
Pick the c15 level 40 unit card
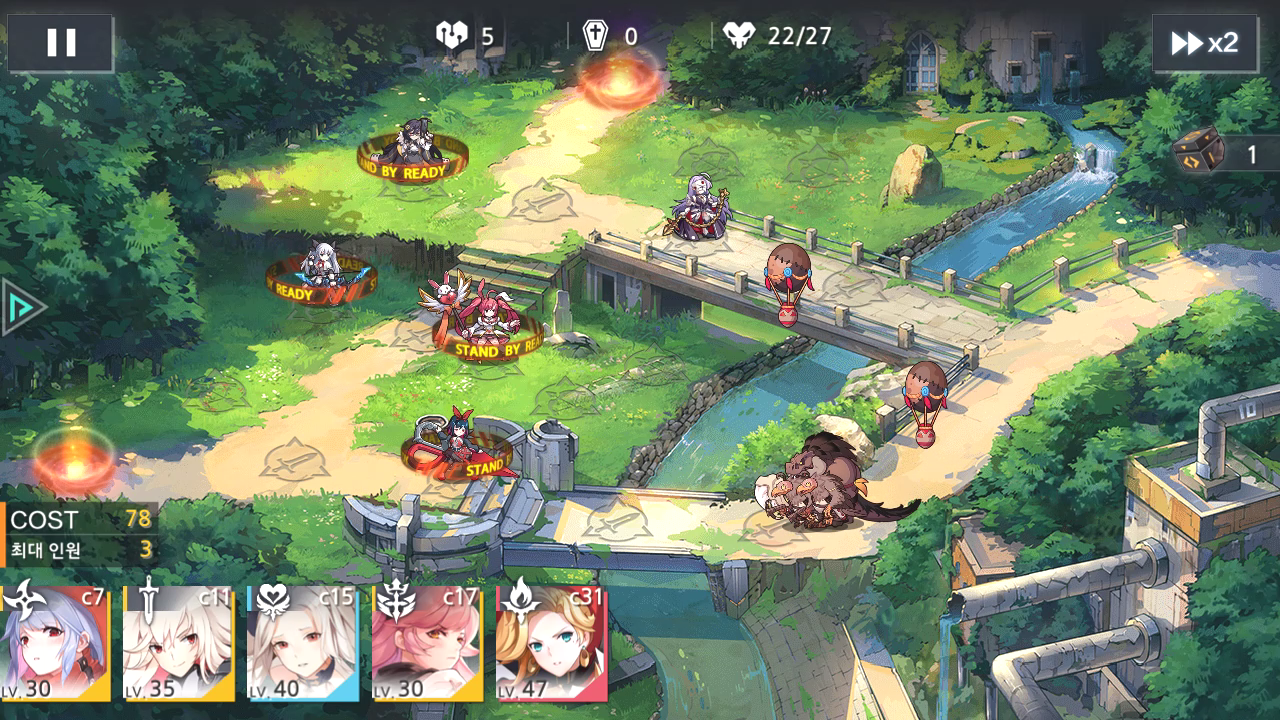click(302, 643)
